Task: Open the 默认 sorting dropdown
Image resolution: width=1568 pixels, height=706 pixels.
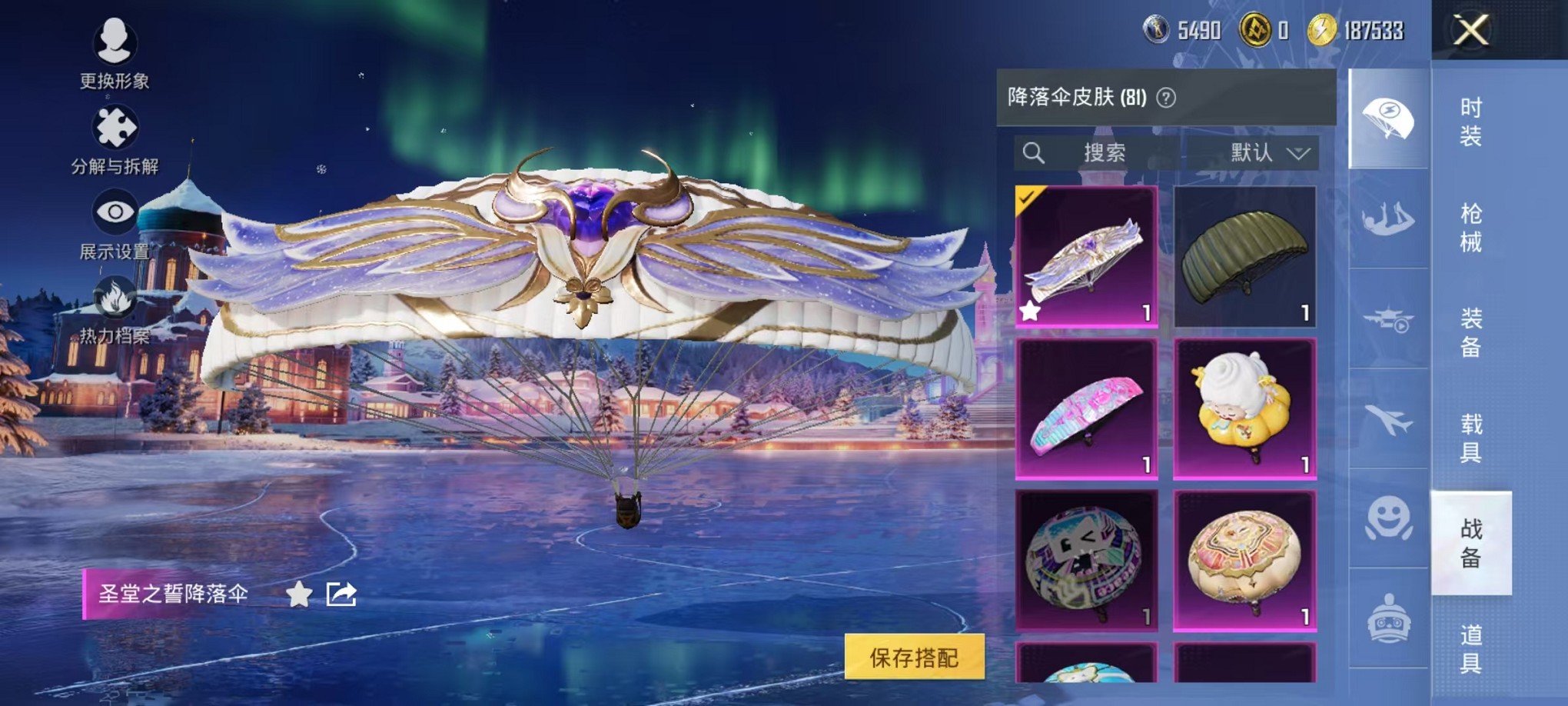Action: point(1268,152)
